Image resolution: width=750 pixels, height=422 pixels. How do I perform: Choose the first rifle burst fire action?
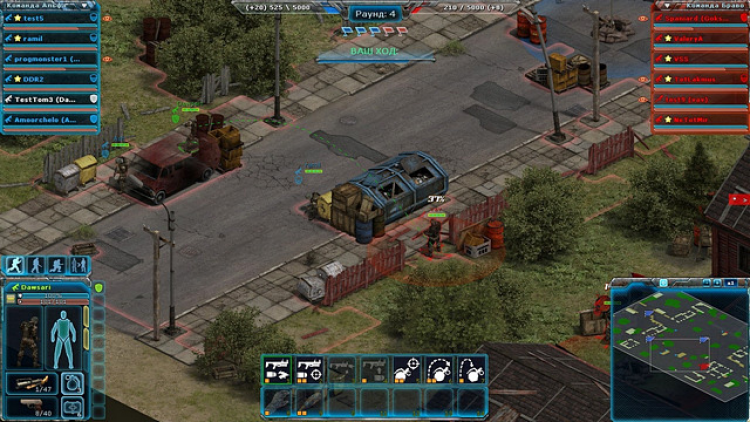pos(276,369)
